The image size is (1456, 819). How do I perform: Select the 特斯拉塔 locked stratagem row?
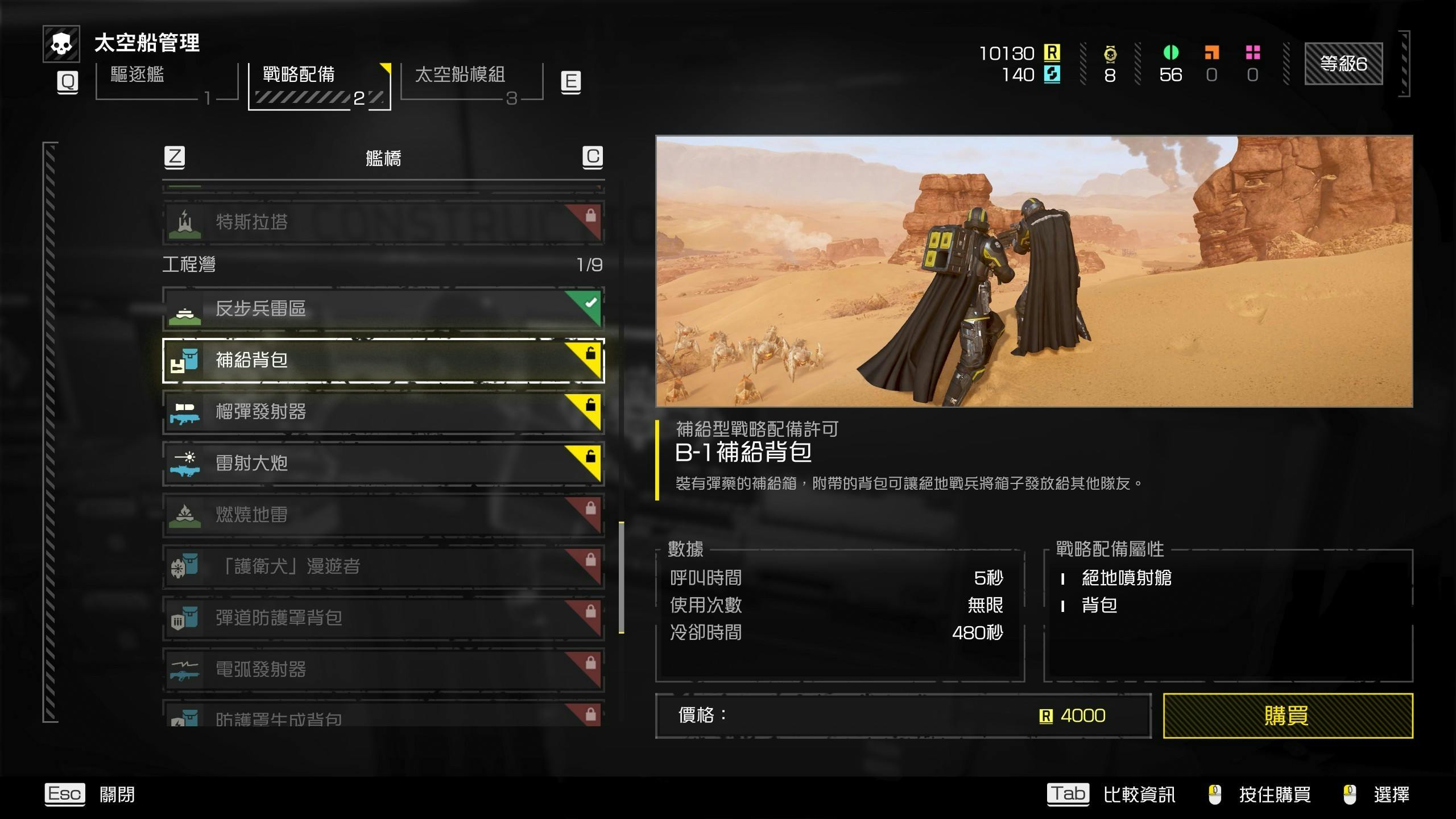click(383, 222)
